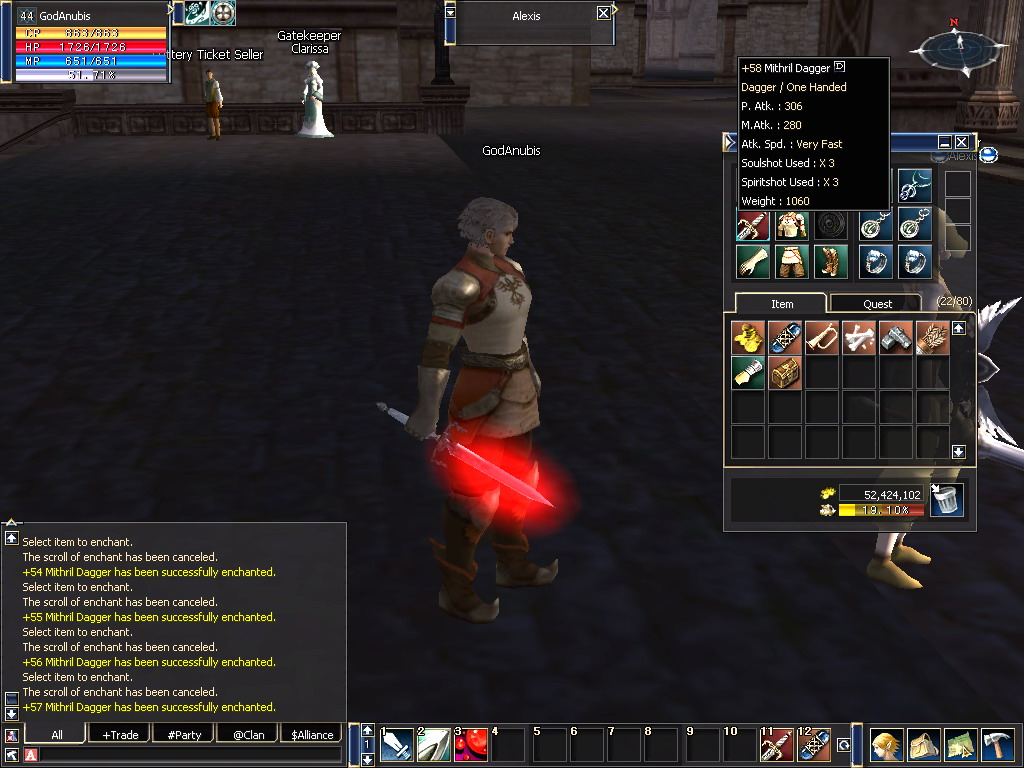Activate the dagger in hotbar slot 11
Screen dimensions: 1024x768
point(777,746)
